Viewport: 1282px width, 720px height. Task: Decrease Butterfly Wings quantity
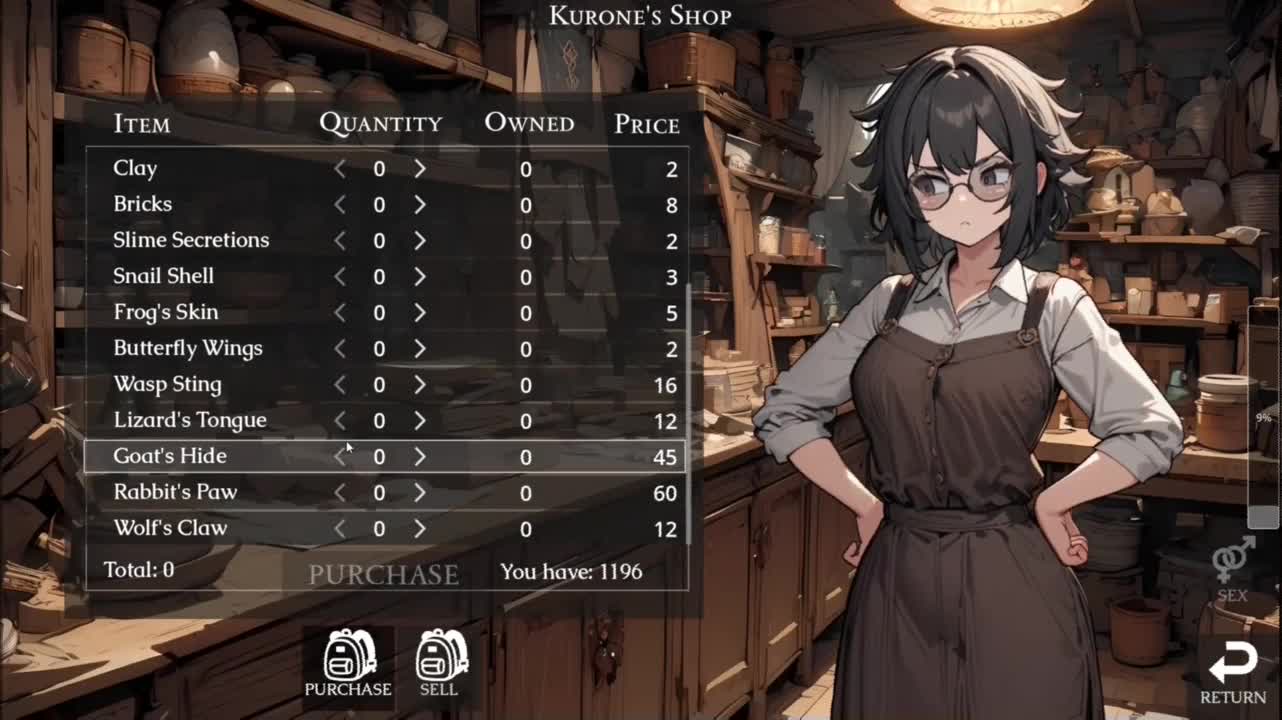point(340,349)
